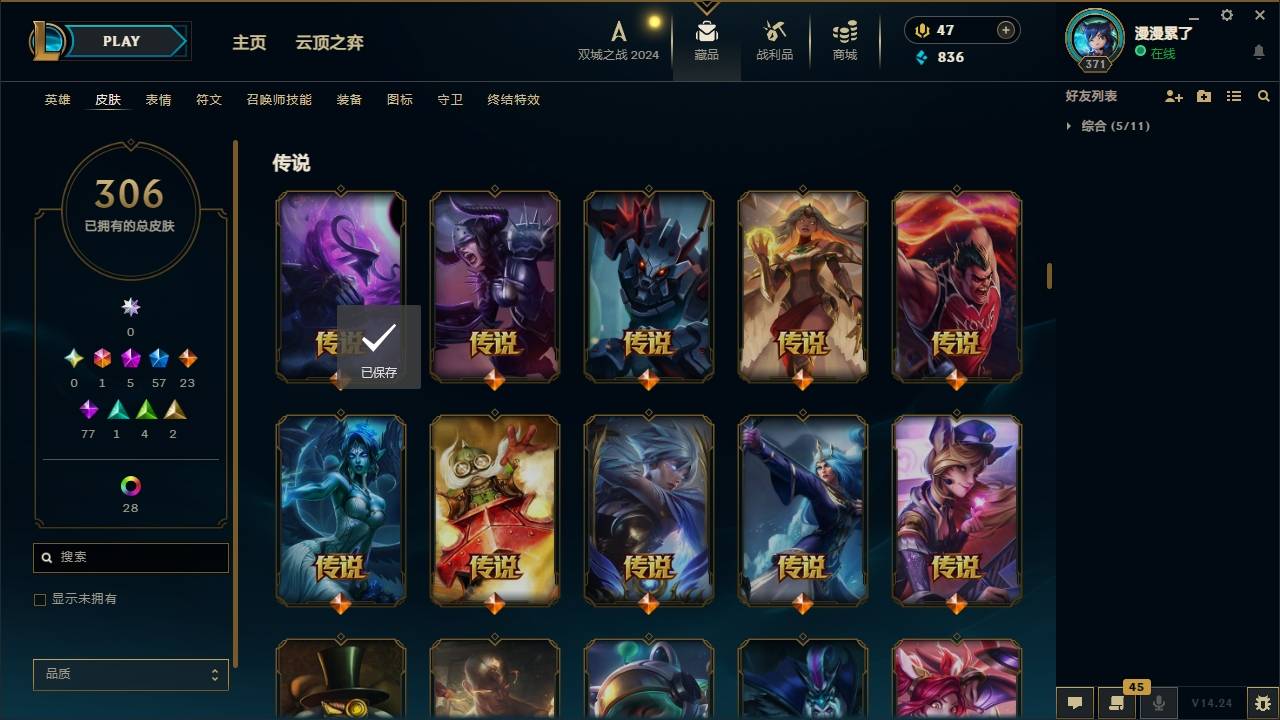Switch to the 云顶之弈 tab
This screenshot has width=1280, height=720.
tap(332, 42)
